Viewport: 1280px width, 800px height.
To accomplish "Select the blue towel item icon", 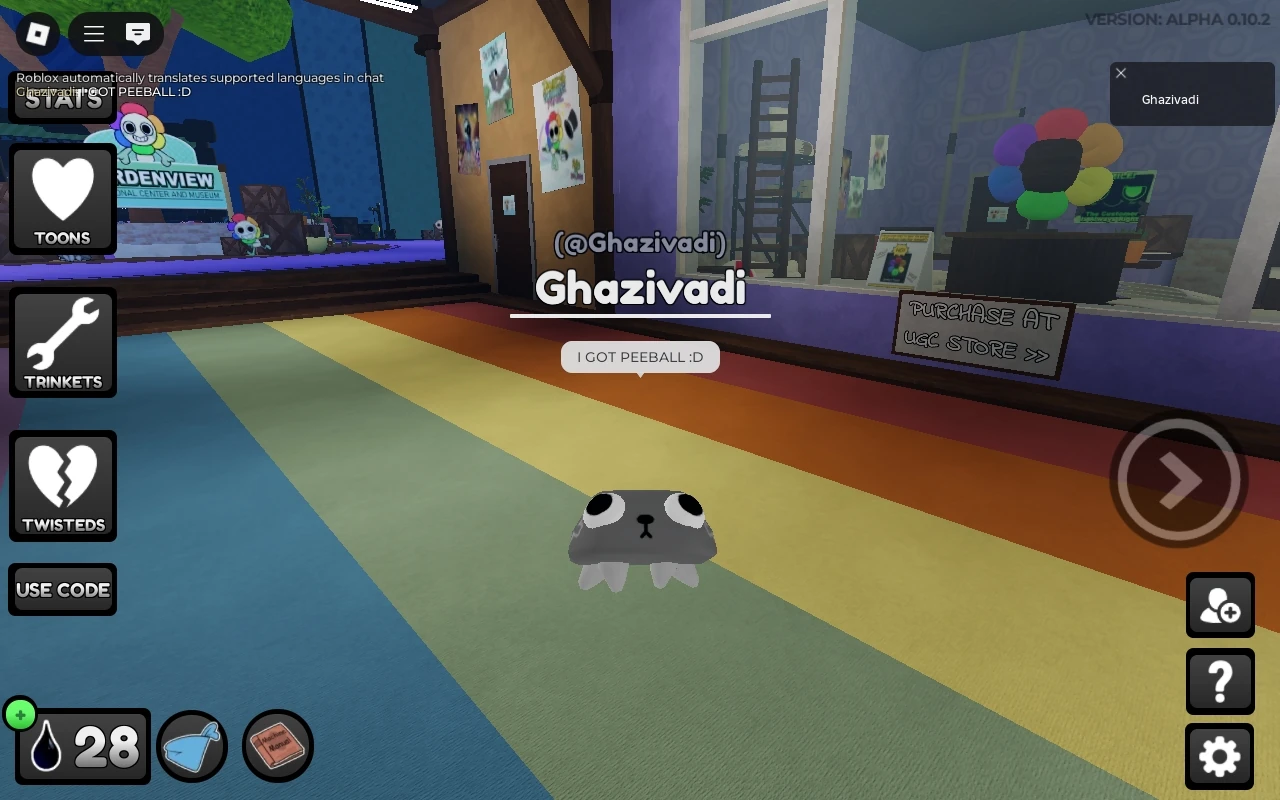I will click(x=192, y=746).
